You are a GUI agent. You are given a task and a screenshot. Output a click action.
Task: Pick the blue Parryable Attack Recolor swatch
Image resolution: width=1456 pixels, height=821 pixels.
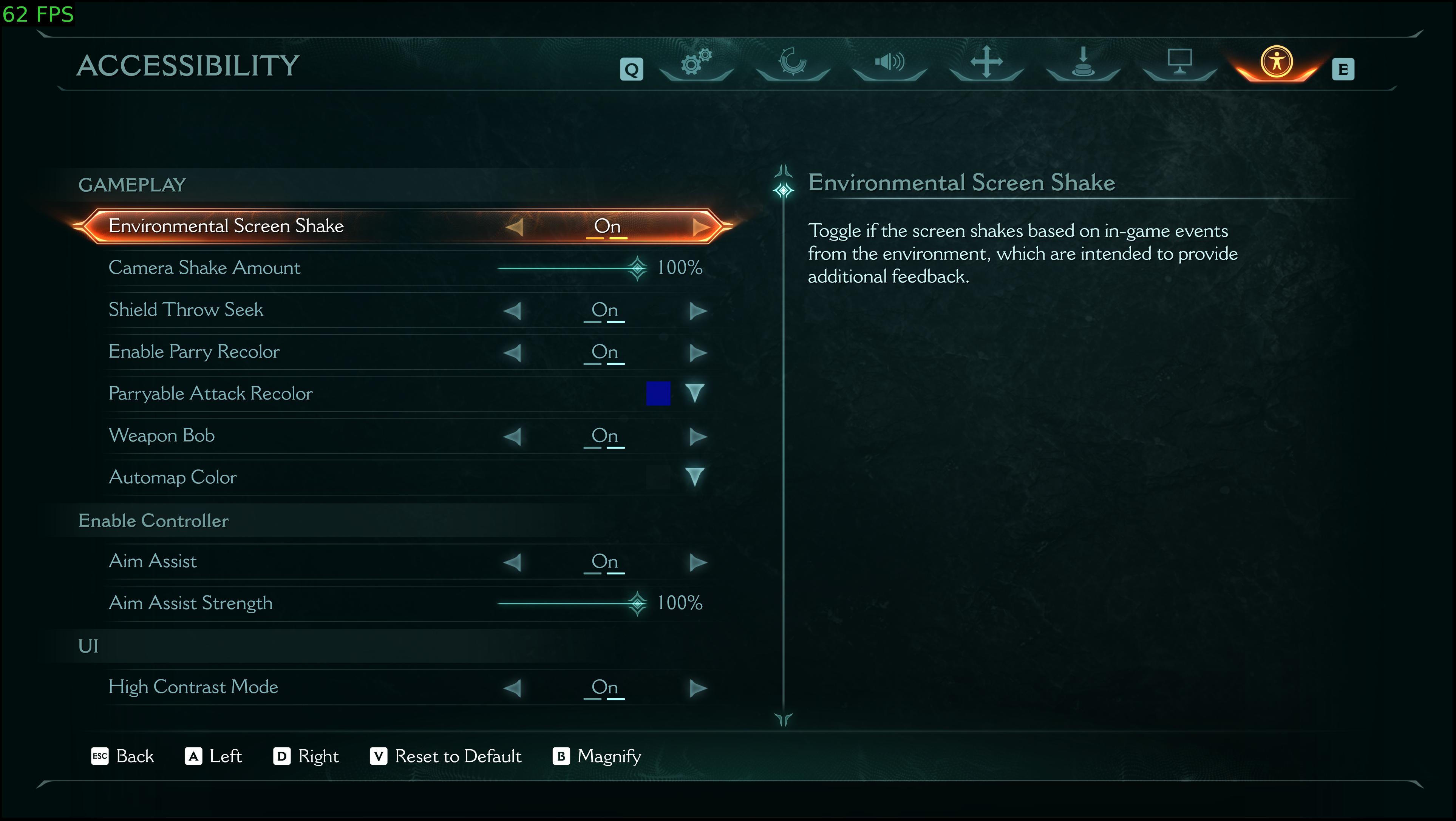tap(658, 393)
